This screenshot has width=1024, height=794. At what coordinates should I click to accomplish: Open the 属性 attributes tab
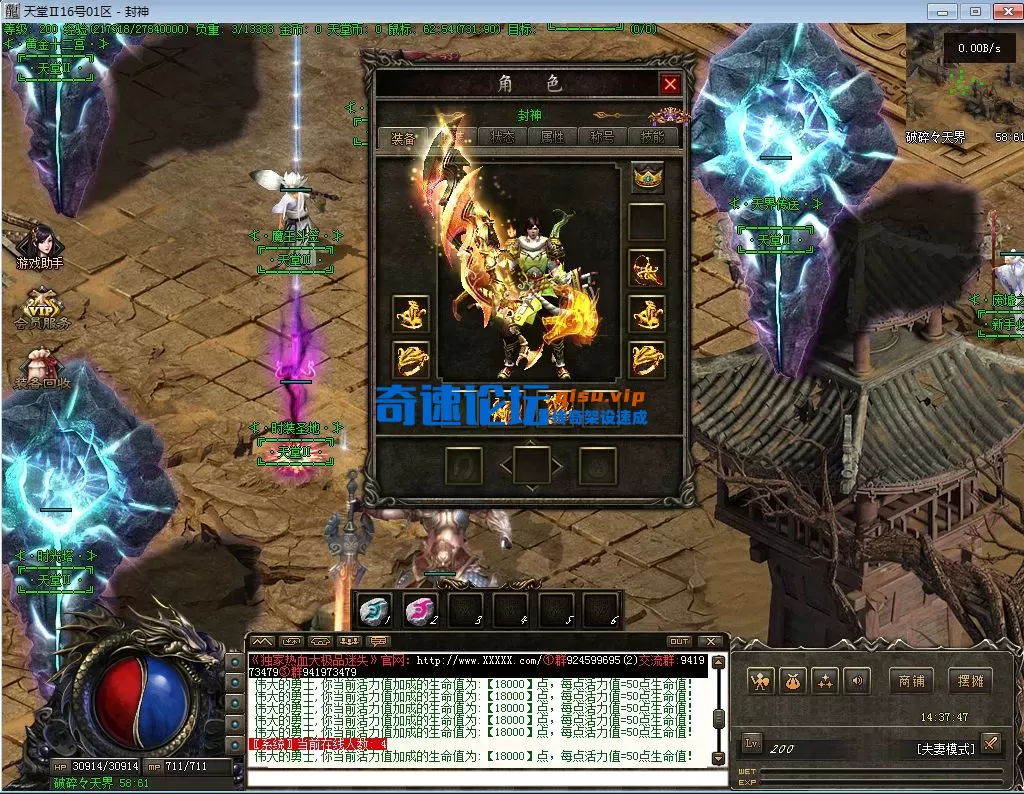click(x=552, y=137)
